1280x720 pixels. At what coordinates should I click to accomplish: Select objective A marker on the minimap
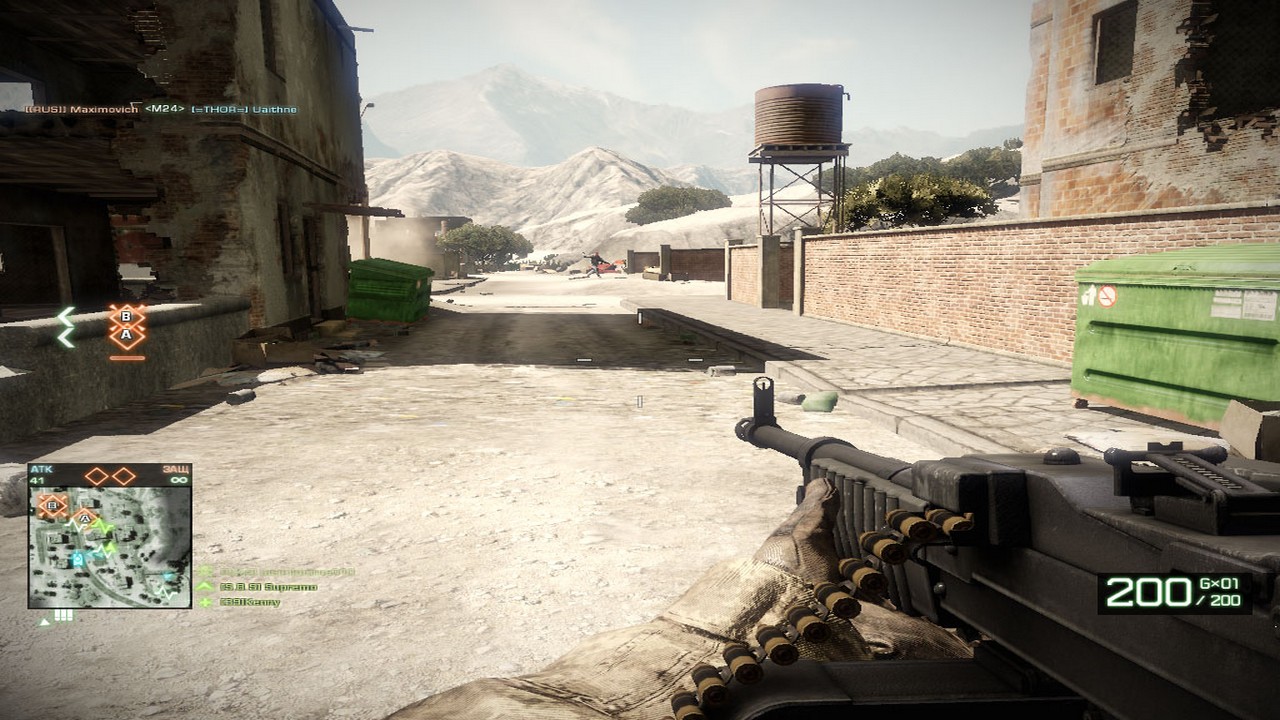[85, 518]
